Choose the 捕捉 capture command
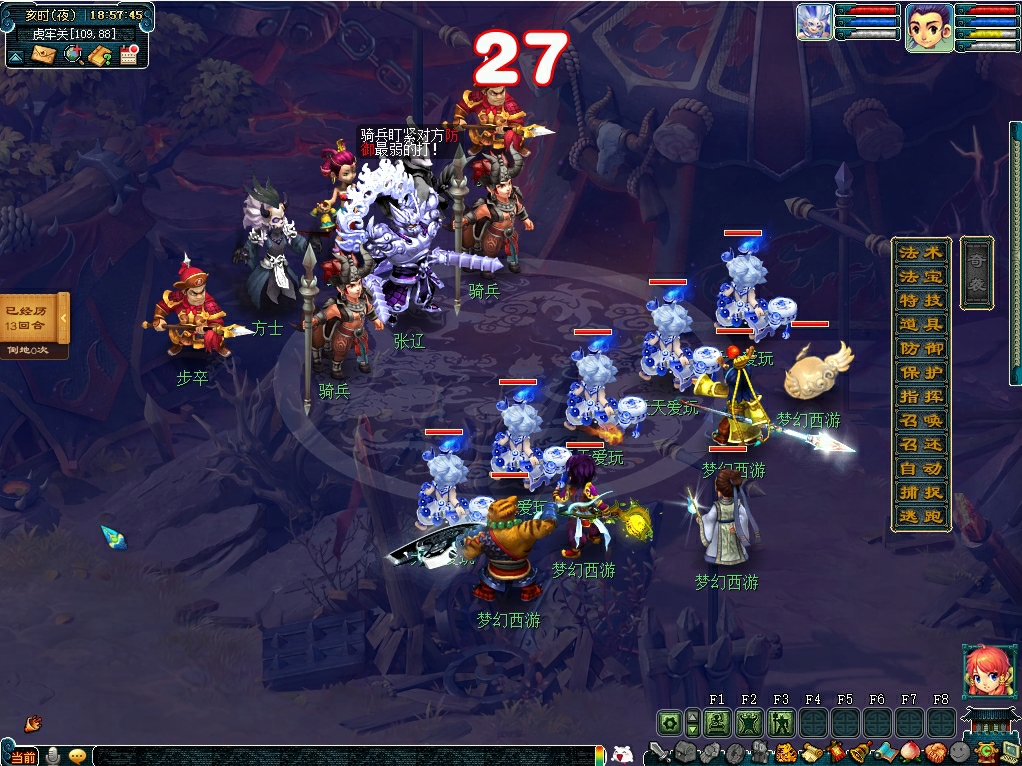1022x766 pixels. click(x=920, y=492)
